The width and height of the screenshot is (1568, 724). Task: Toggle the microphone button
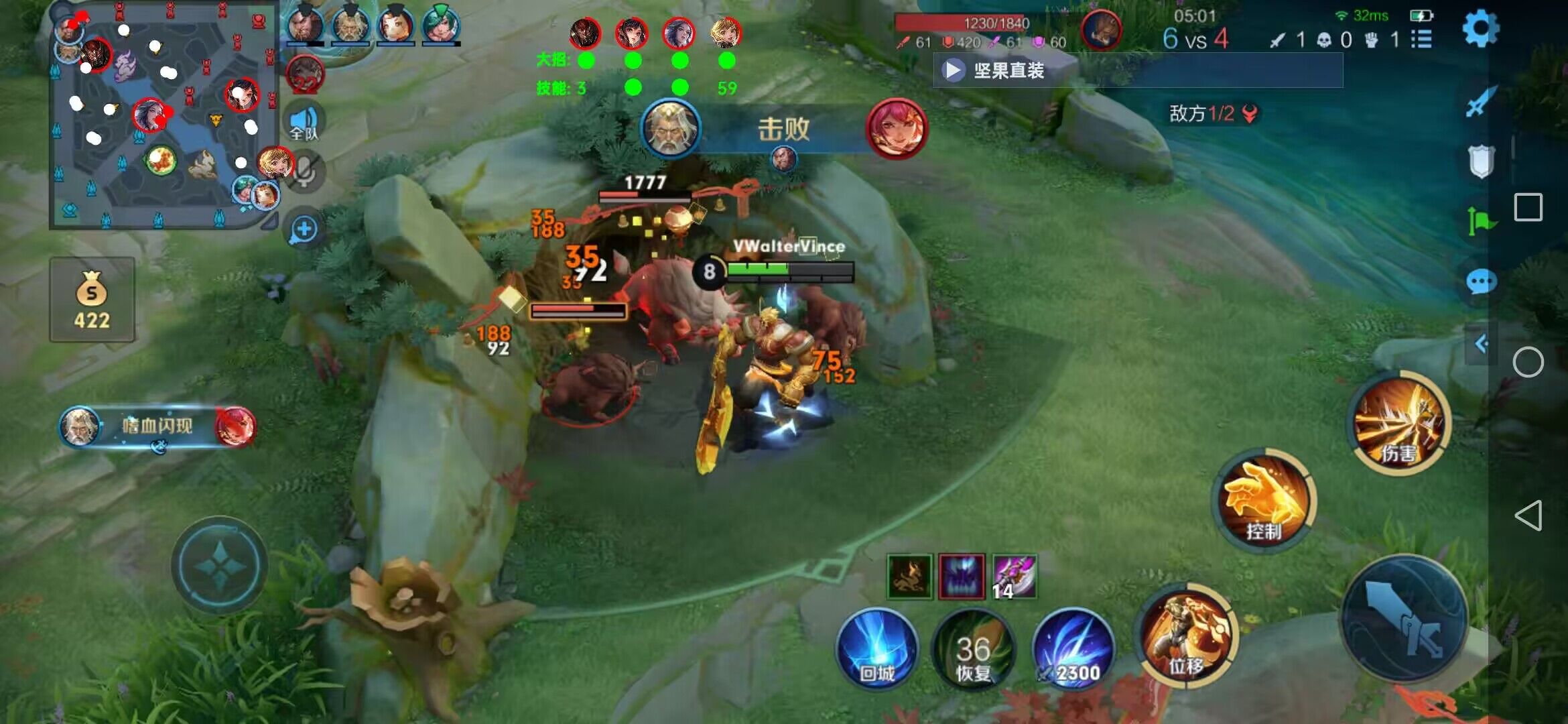tap(305, 172)
